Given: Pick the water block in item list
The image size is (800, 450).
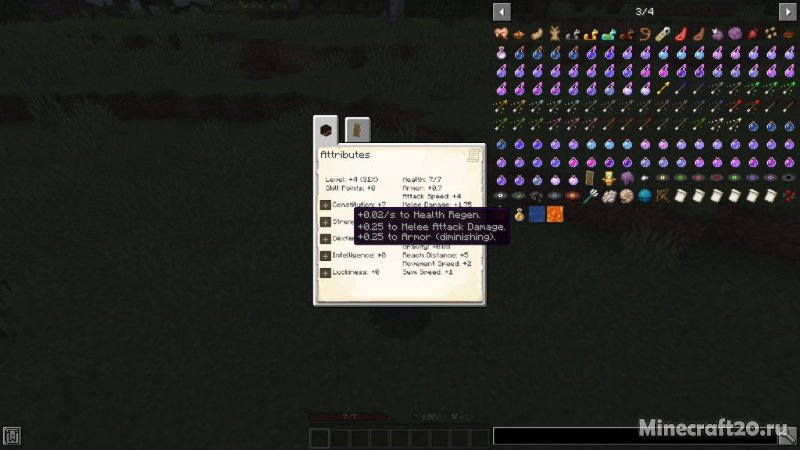Looking at the screenshot, I should (x=537, y=214).
